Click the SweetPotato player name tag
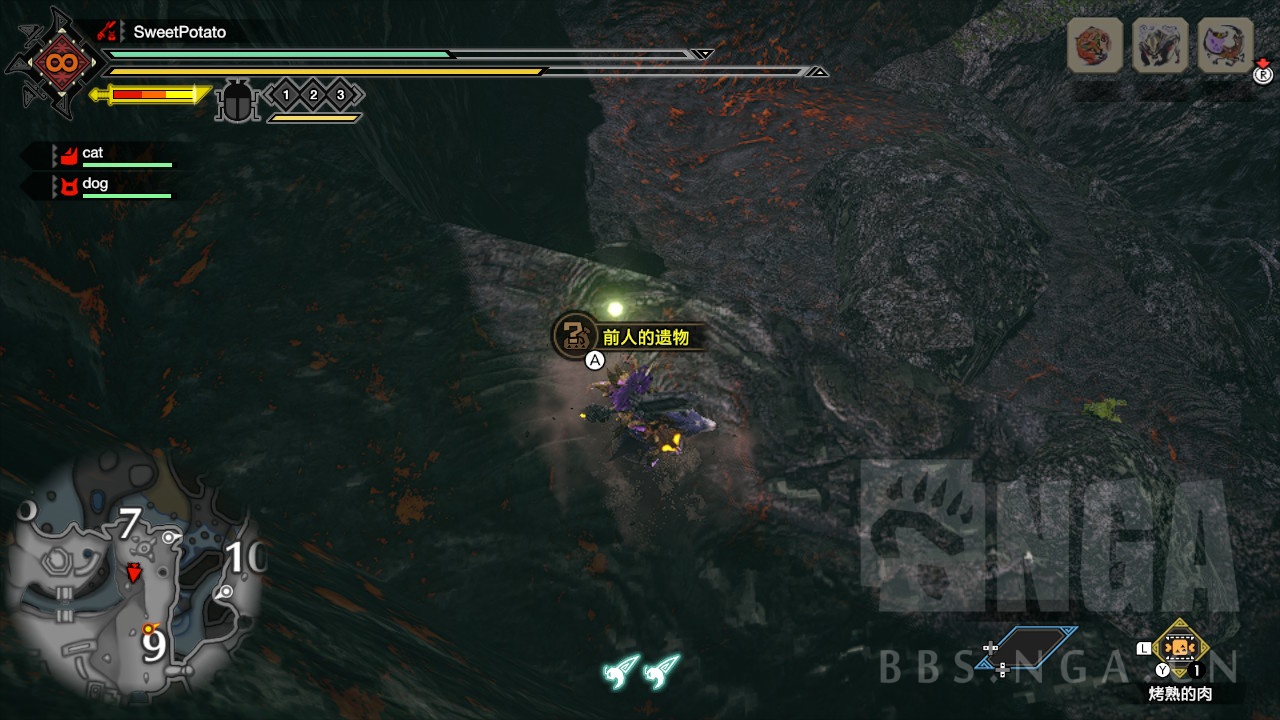Viewport: 1280px width, 720px height. [x=179, y=32]
